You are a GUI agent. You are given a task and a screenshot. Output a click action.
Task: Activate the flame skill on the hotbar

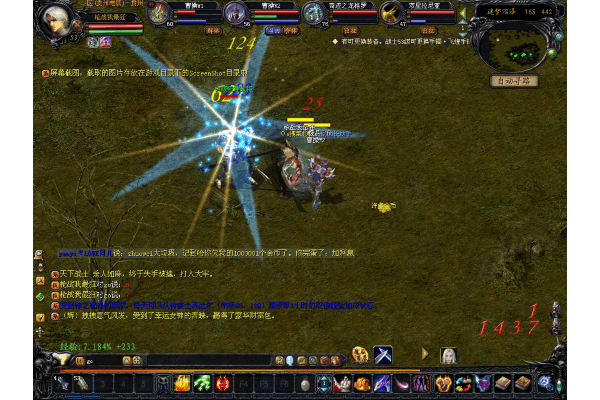[183, 383]
